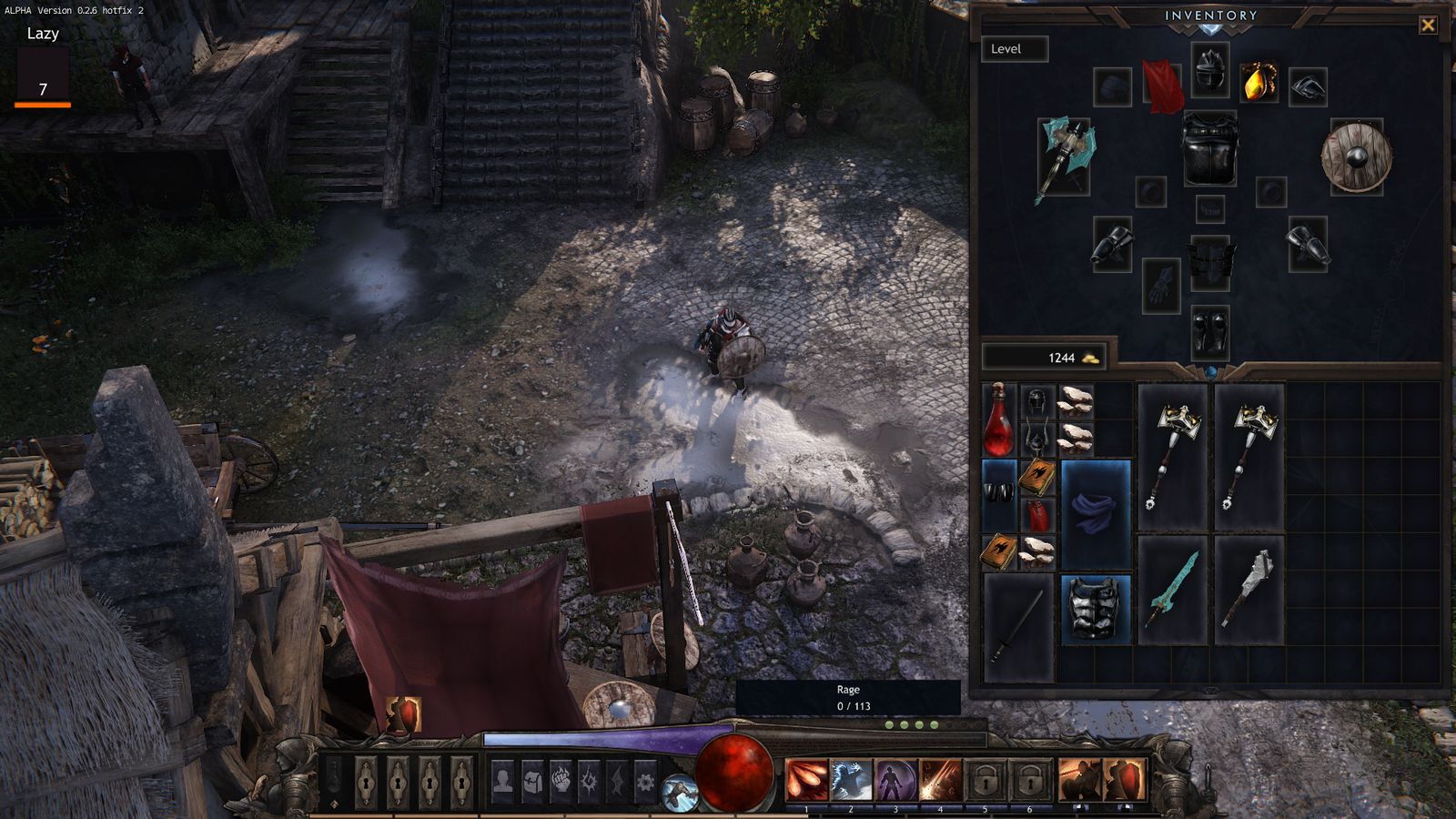Image resolution: width=1456 pixels, height=819 pixels.
Task: Pick the black cuirass in the bag
Action: coord(1095,608)
